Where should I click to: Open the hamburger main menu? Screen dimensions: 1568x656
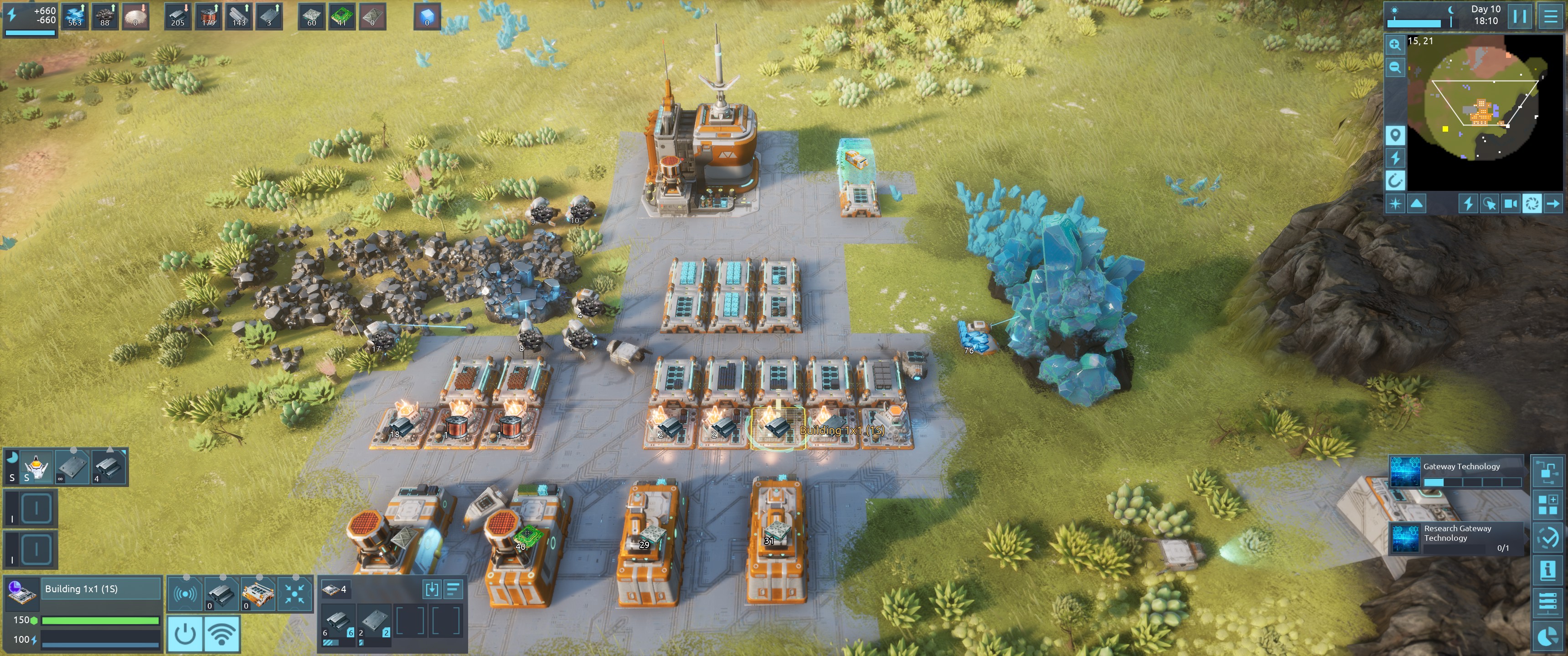pos(1551,16)
